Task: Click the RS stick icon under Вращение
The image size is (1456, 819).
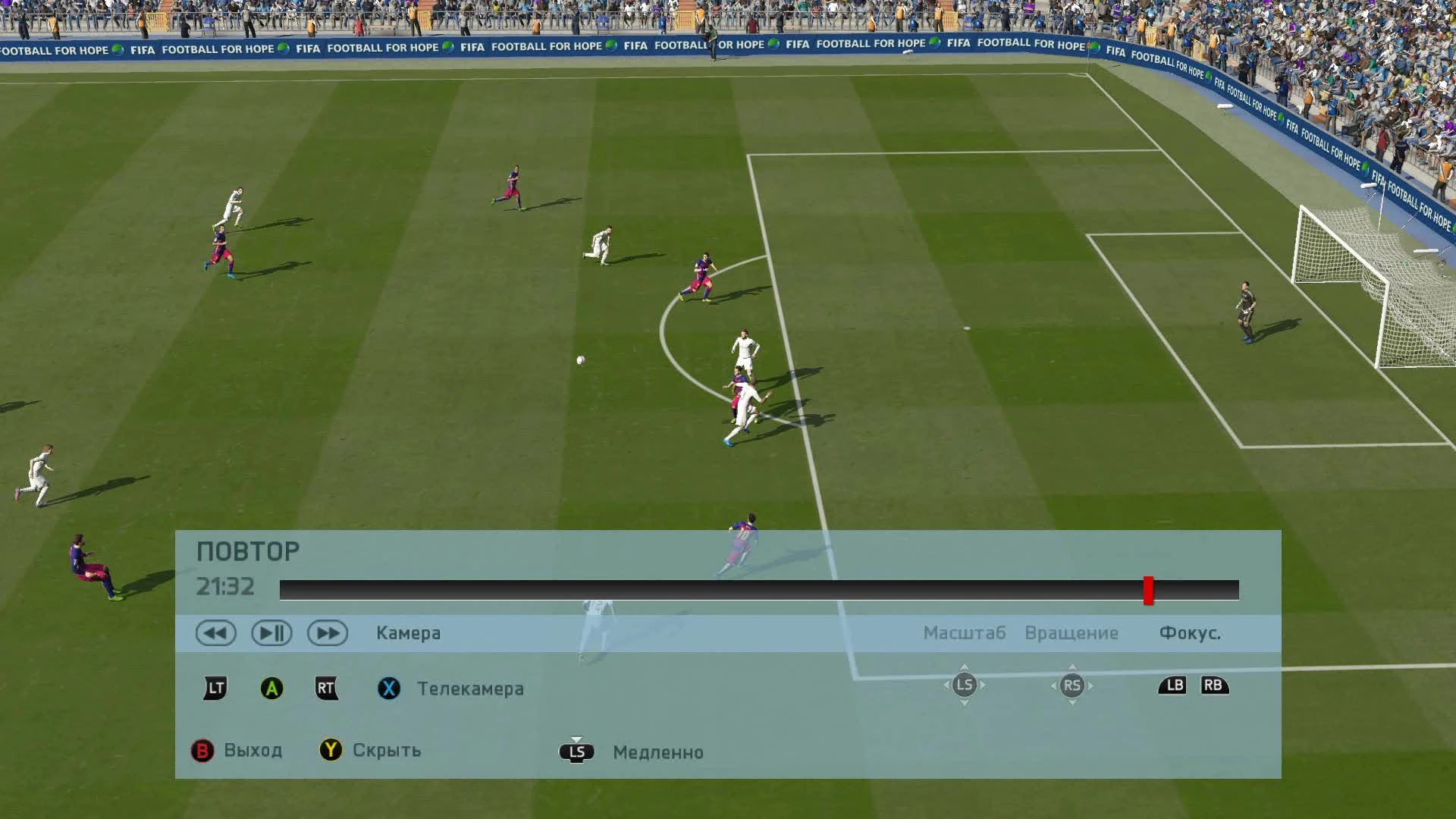Action: [x=1073, y=685]
